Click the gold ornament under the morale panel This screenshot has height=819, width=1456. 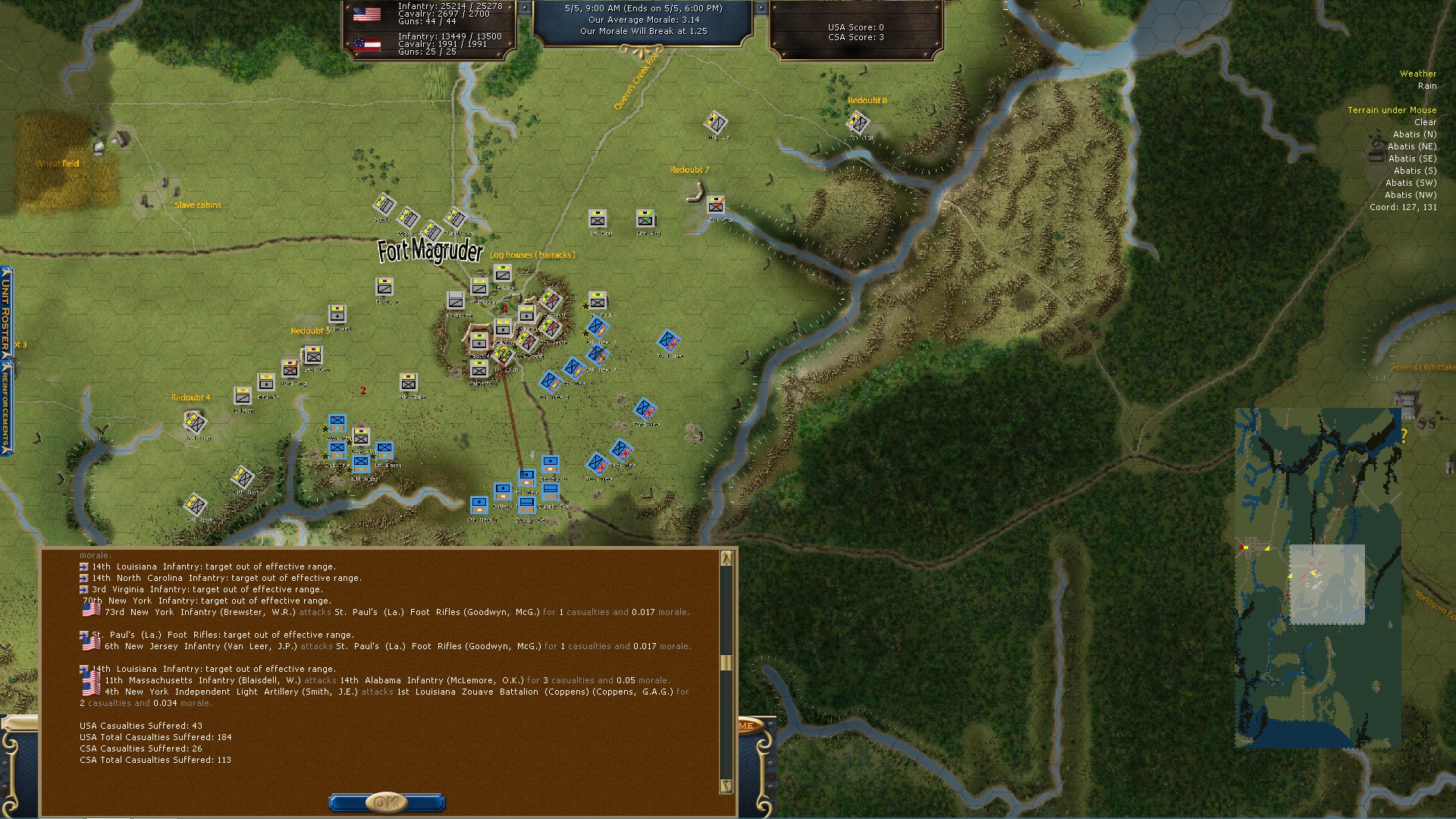642,51
